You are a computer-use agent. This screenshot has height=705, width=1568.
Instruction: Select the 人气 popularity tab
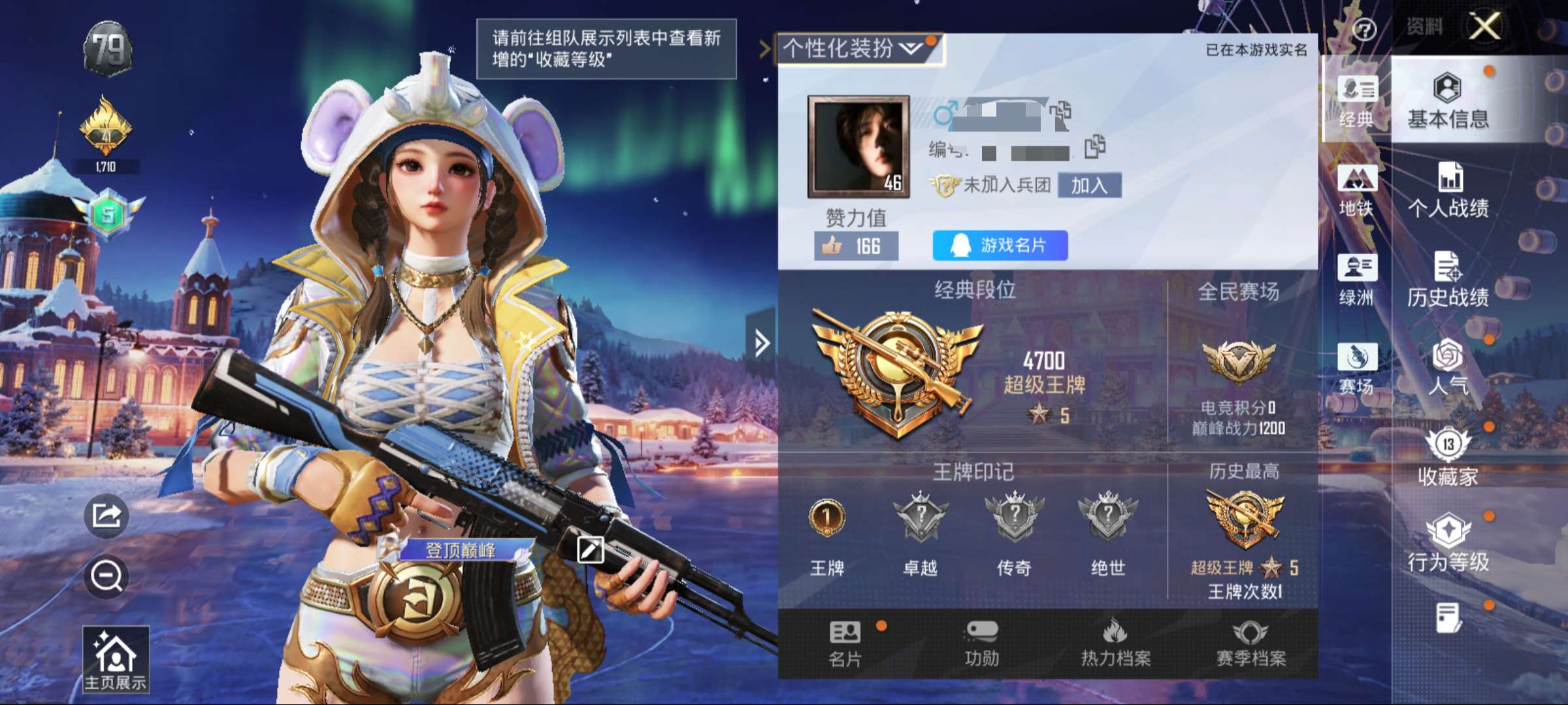(1448, 367)
